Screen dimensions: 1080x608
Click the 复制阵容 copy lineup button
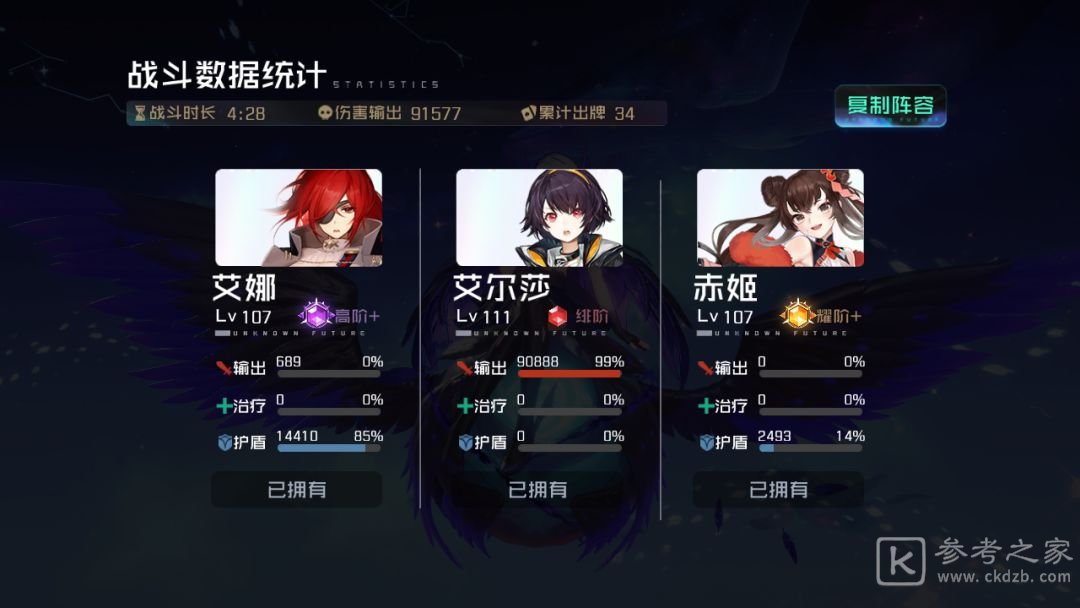point(890,106)
